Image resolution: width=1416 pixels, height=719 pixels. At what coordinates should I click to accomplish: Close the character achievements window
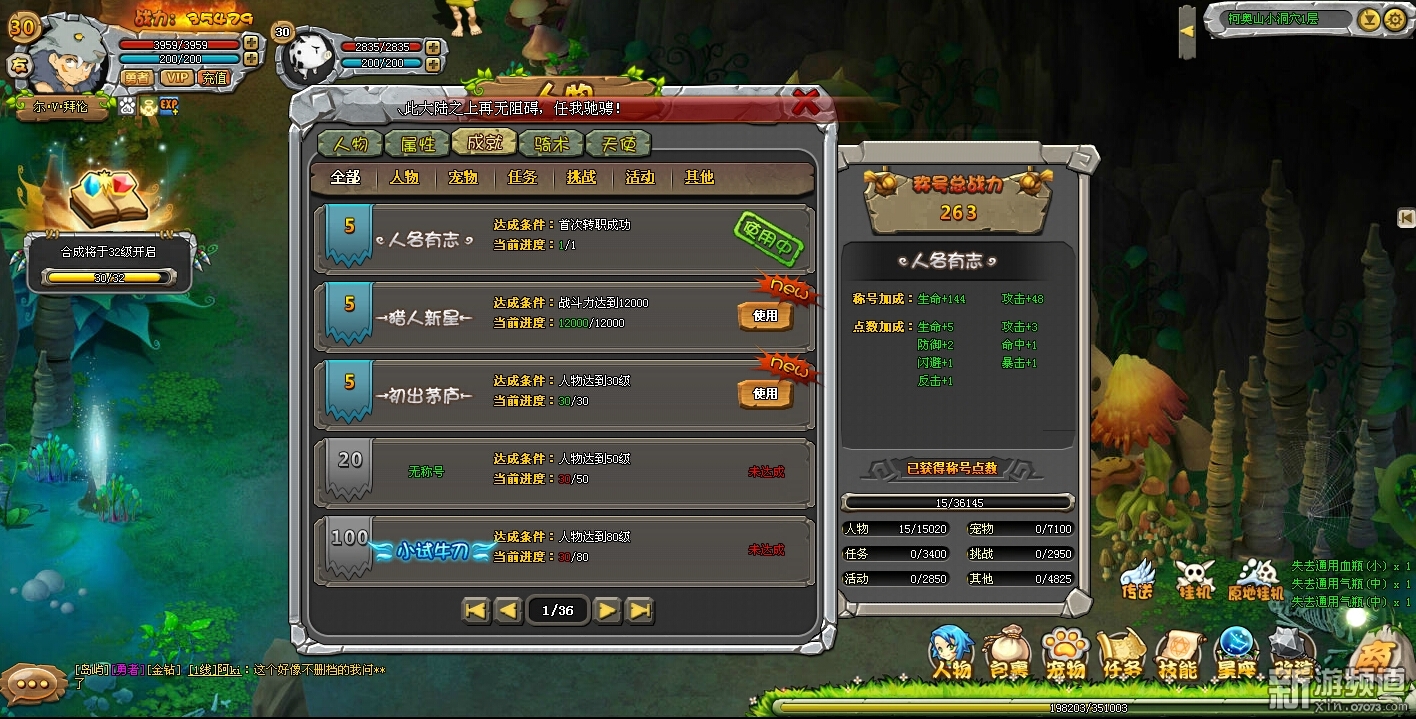pyautogui.click(x=806, y=100)
